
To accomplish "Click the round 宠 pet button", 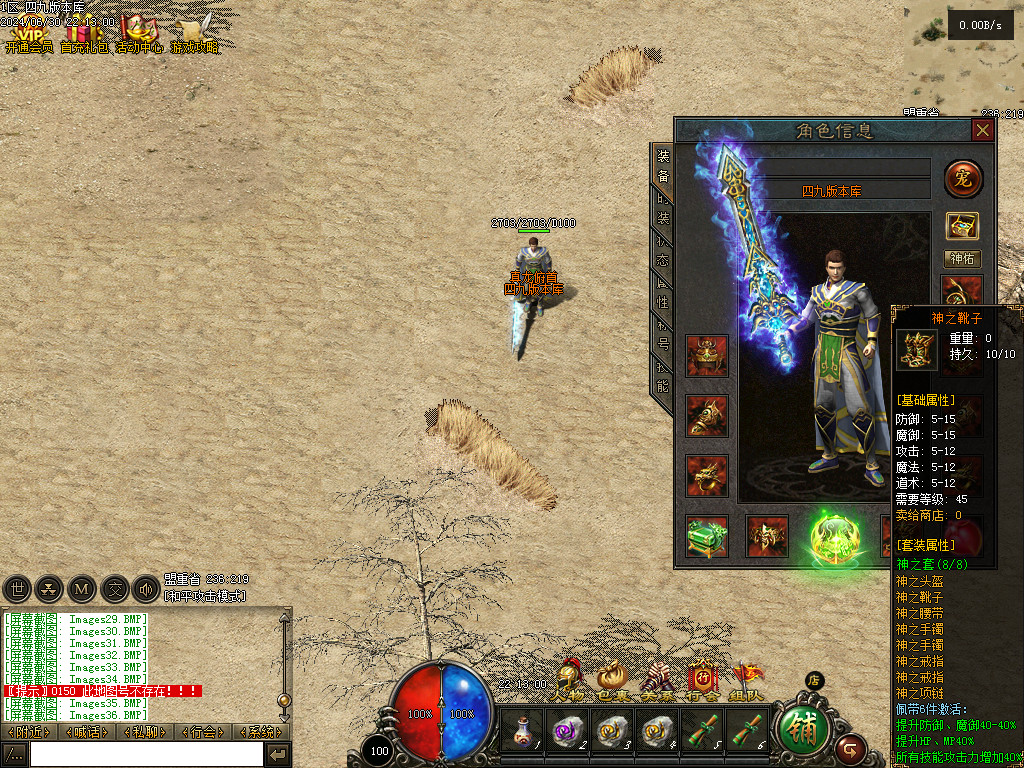I will [x=963, y=179].
